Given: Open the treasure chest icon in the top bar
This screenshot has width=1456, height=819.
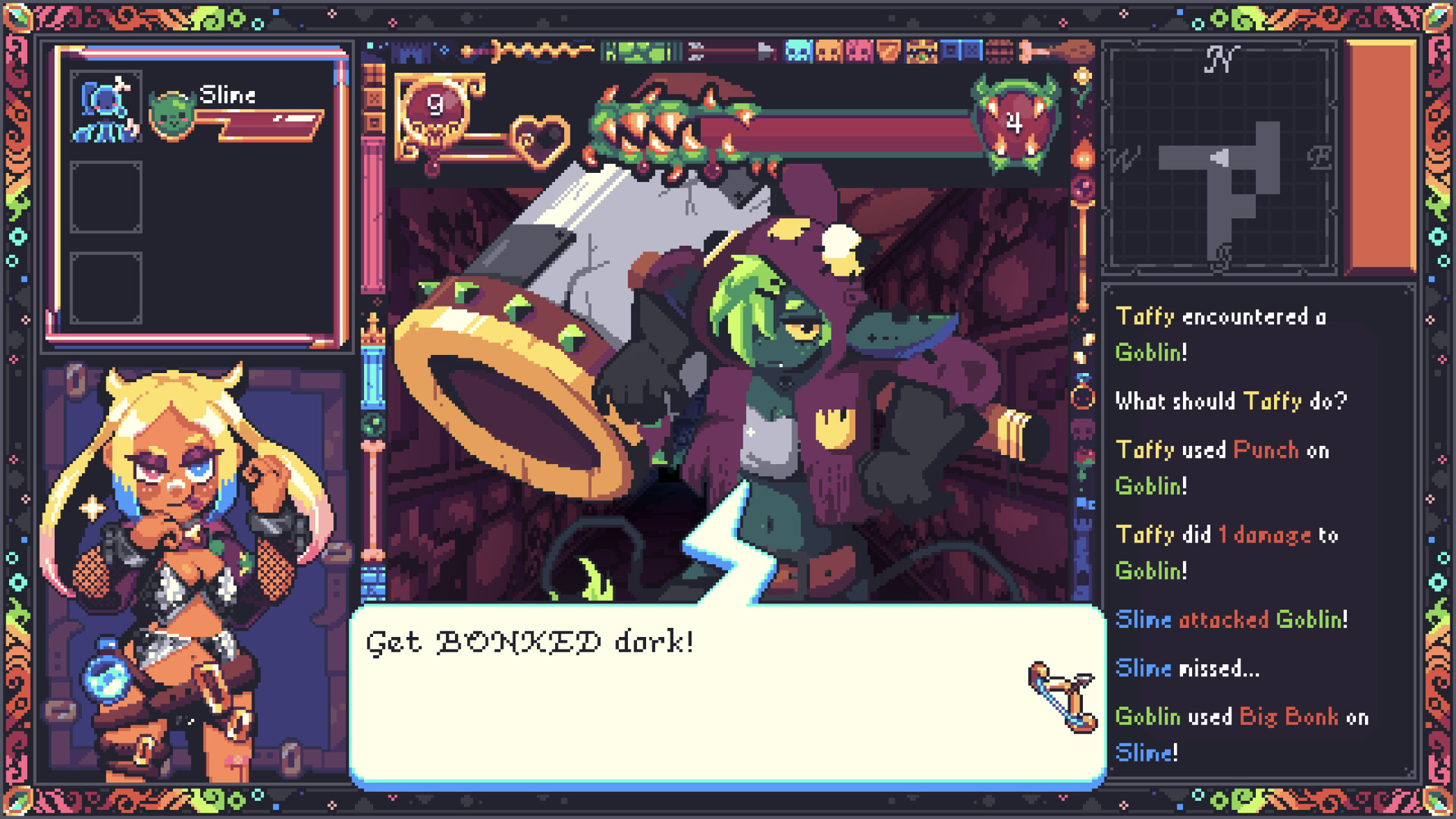Looking at the screenshot, I should tap(921, 50).
